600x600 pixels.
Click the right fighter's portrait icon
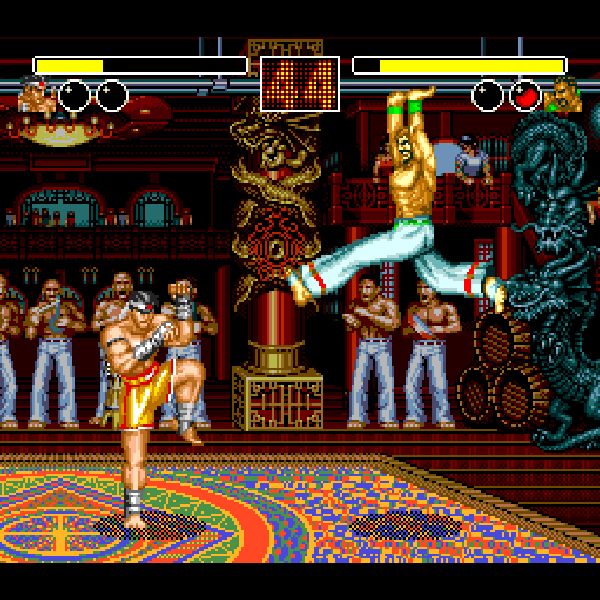coord(565,95)
